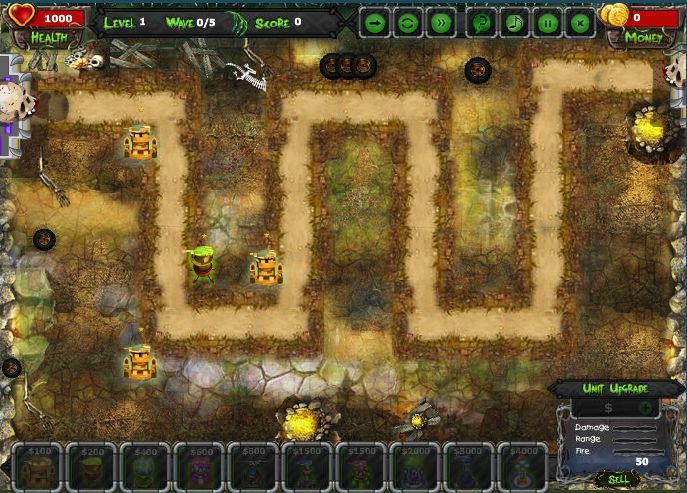This screenshot has height=493, width=687.
Task: Click the right-arrow next wave button
Action: (x=374, y=22)
